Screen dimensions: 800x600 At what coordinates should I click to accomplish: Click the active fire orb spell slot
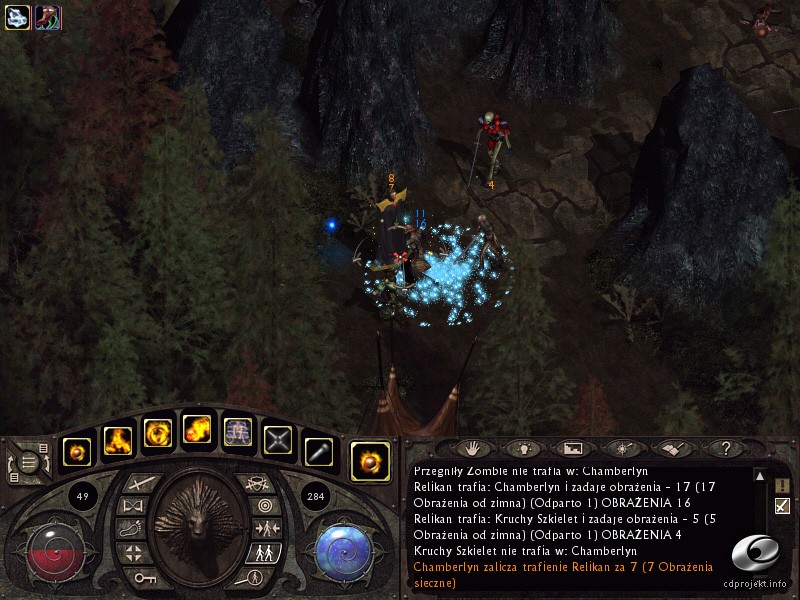(x=369, y=461)
